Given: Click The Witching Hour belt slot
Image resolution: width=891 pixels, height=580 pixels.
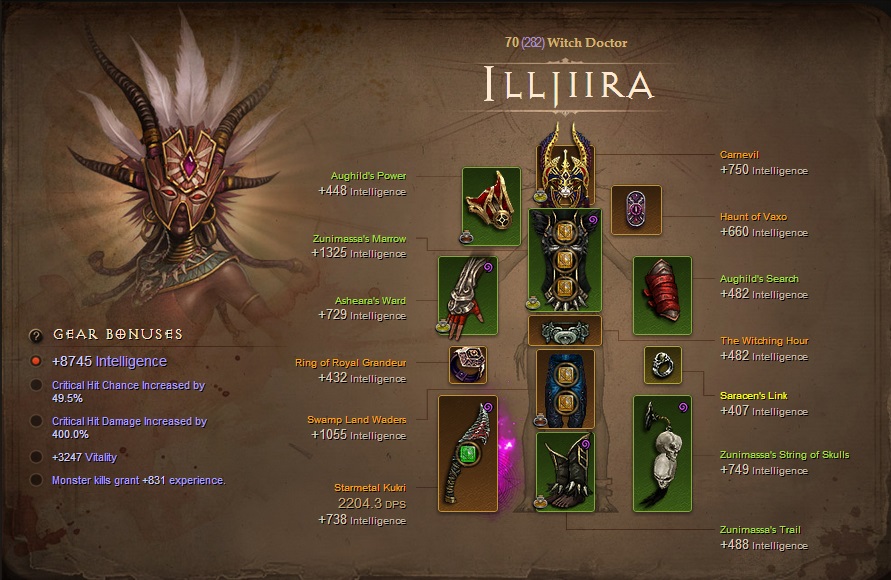Looking at the screenshot, I should 564,331.
